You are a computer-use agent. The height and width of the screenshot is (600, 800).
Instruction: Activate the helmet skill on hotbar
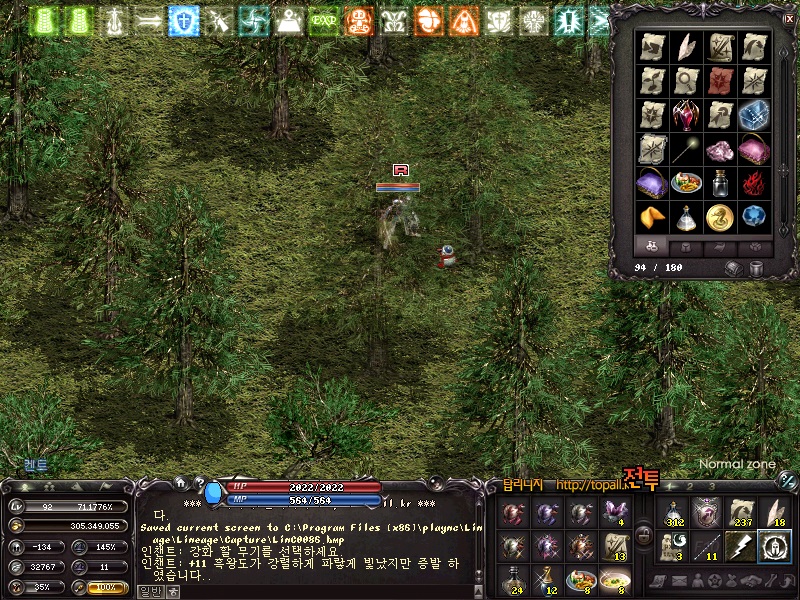[x=773, y=546]
